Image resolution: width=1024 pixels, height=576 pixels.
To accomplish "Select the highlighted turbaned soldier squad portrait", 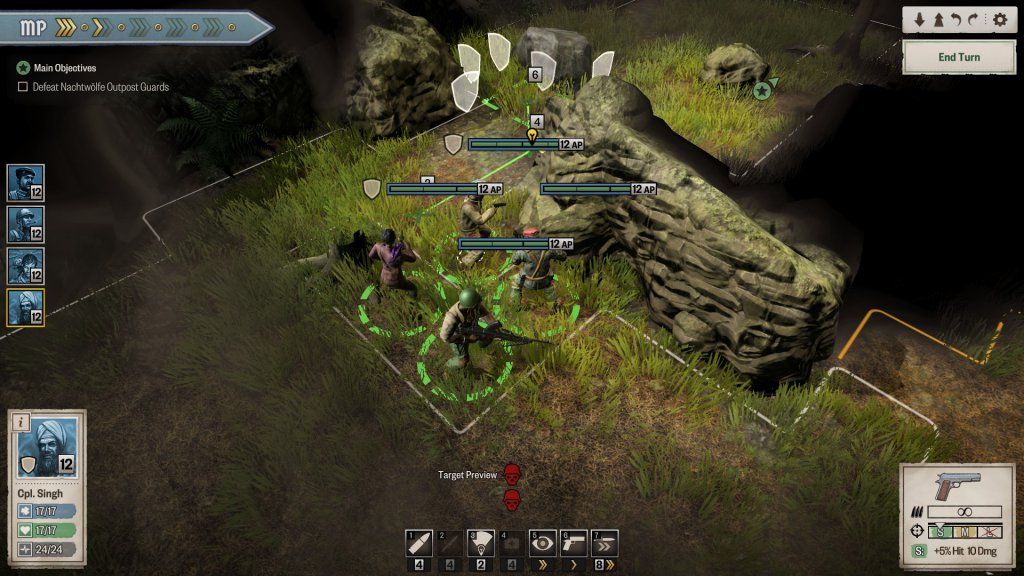I will (x=25, y=307).
